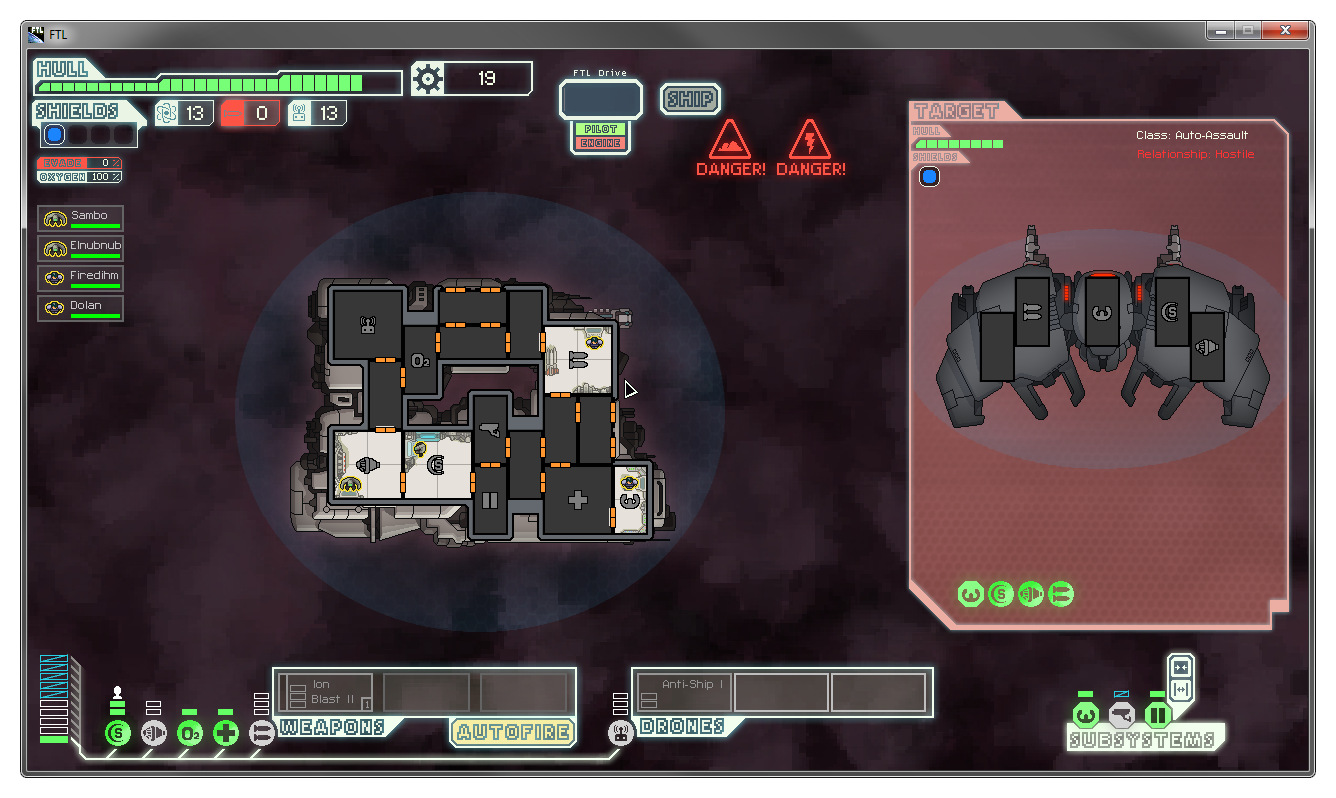
Task: Pick crew member Dolan
Action: (81, 308)
